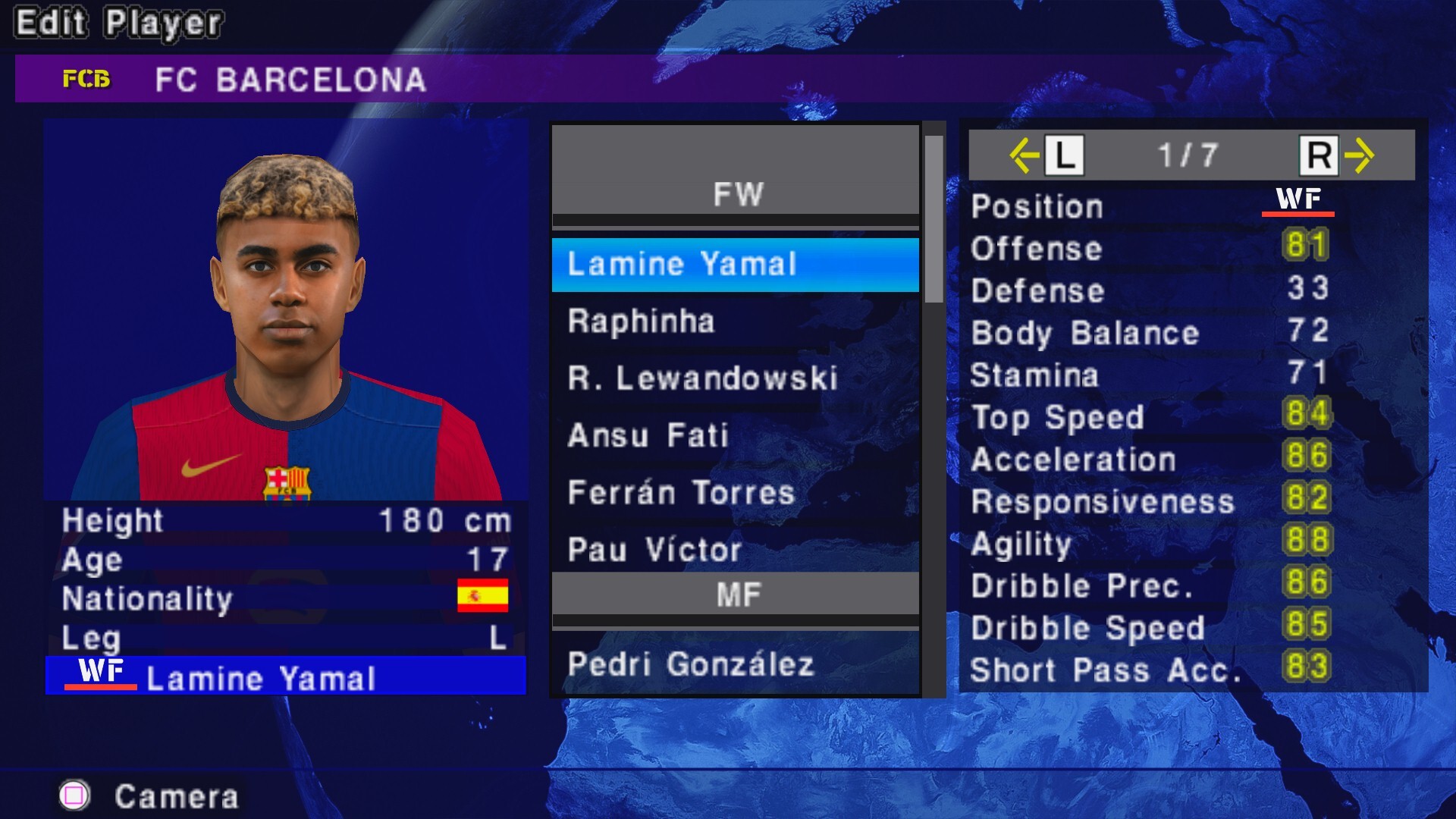Pick Ansu Fati from the forwards
Screen dimensions: 1456x819
(x=734, y=435)
